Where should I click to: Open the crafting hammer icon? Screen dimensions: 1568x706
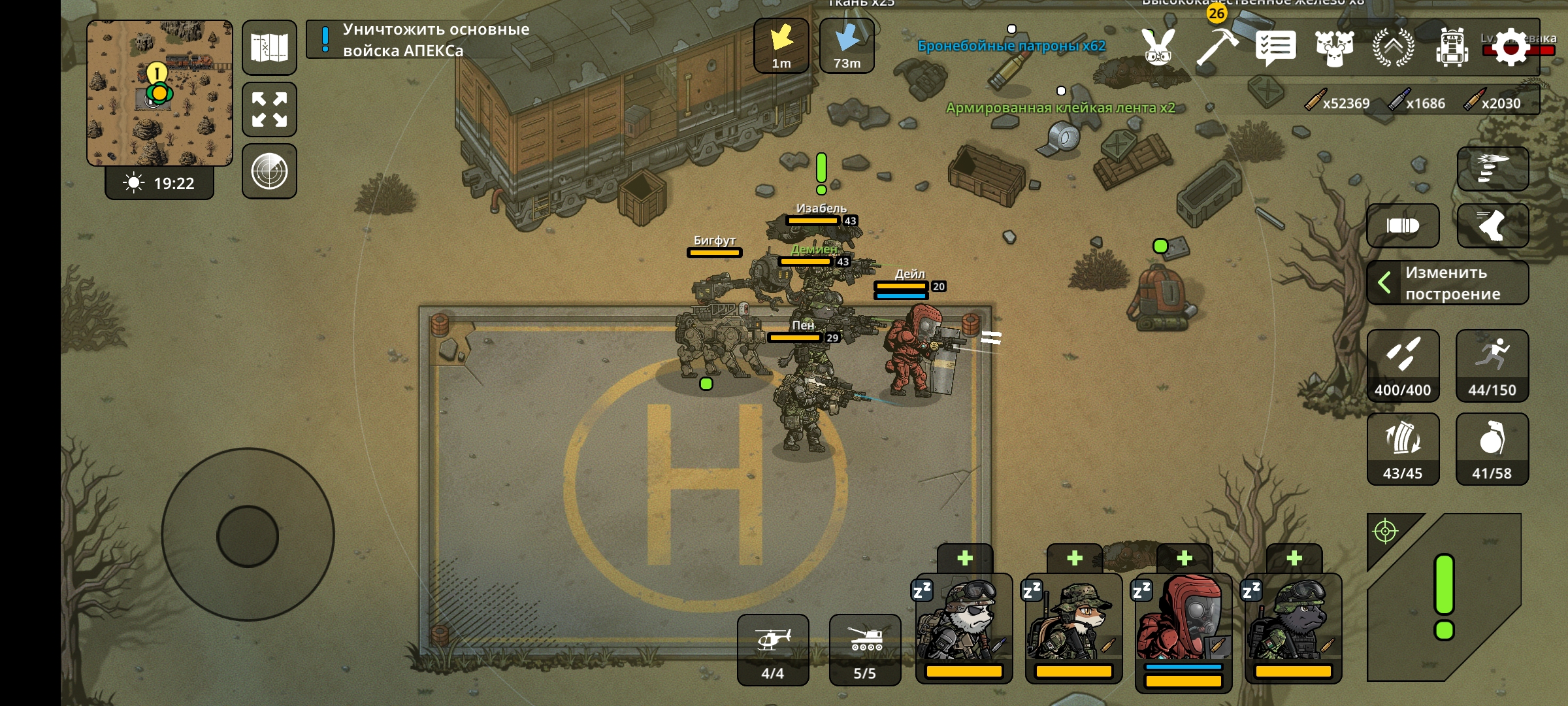point(1217,46)
